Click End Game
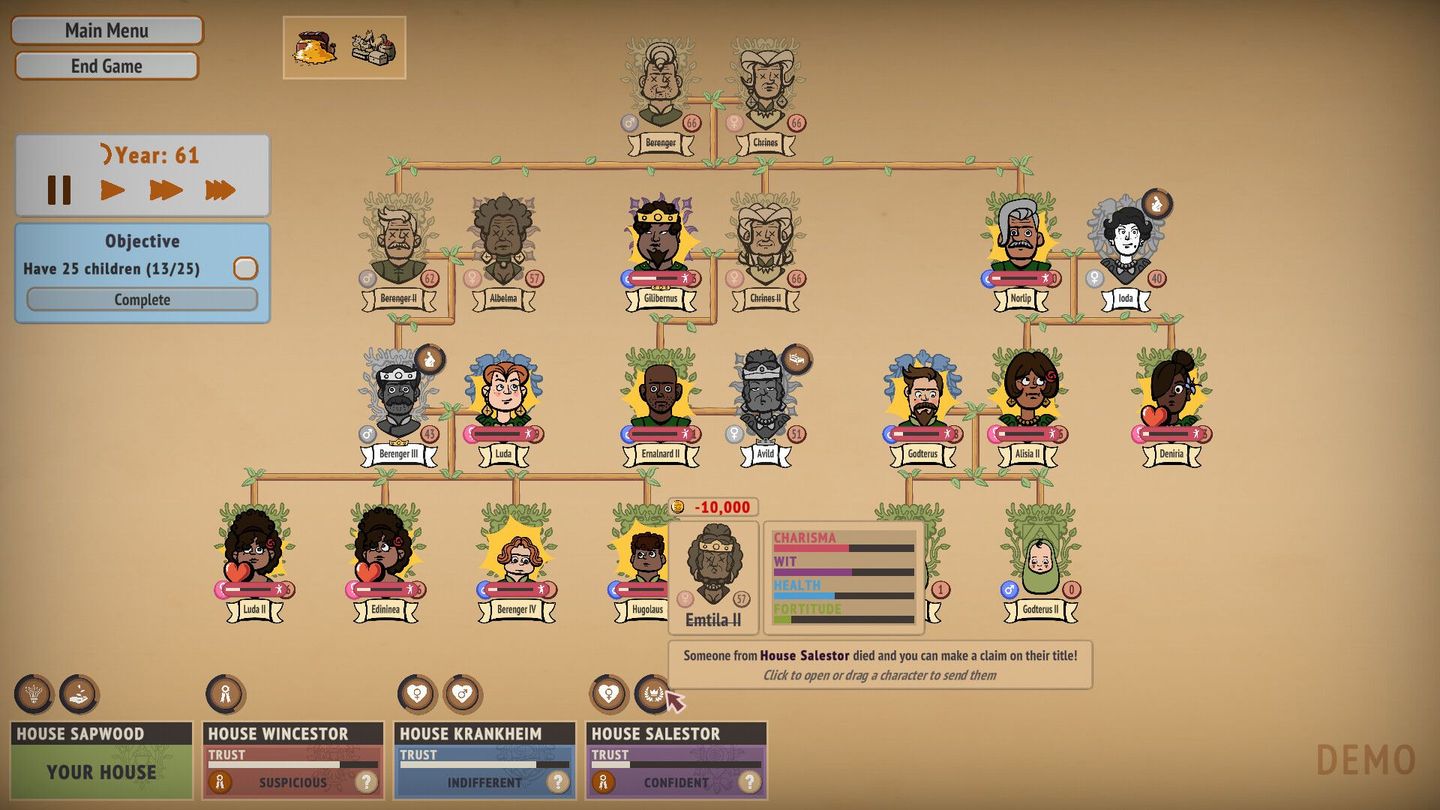This screenshot has width=1440, height=810. tap(106, 65)
